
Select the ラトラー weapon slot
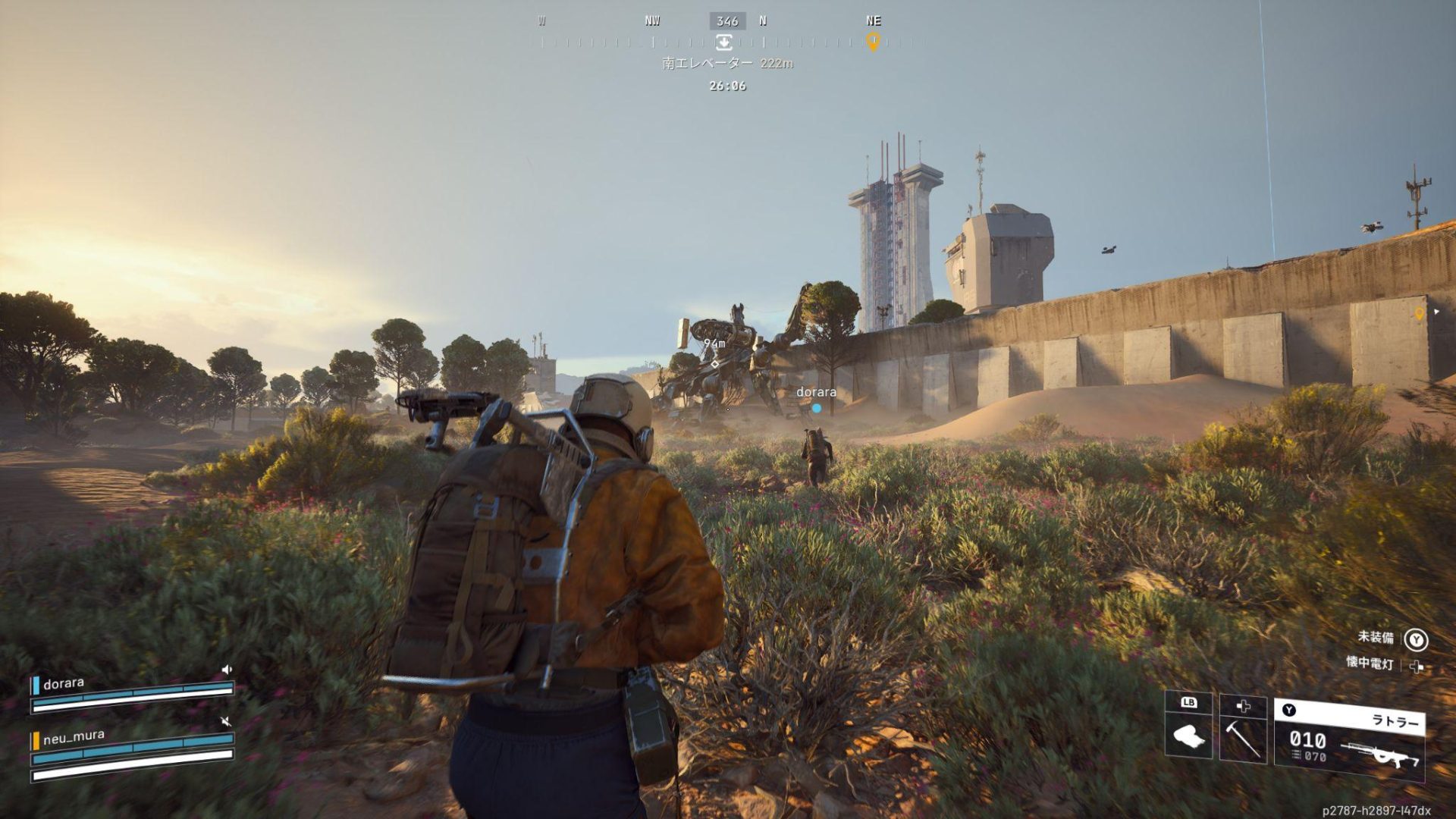pos(1350,741)
